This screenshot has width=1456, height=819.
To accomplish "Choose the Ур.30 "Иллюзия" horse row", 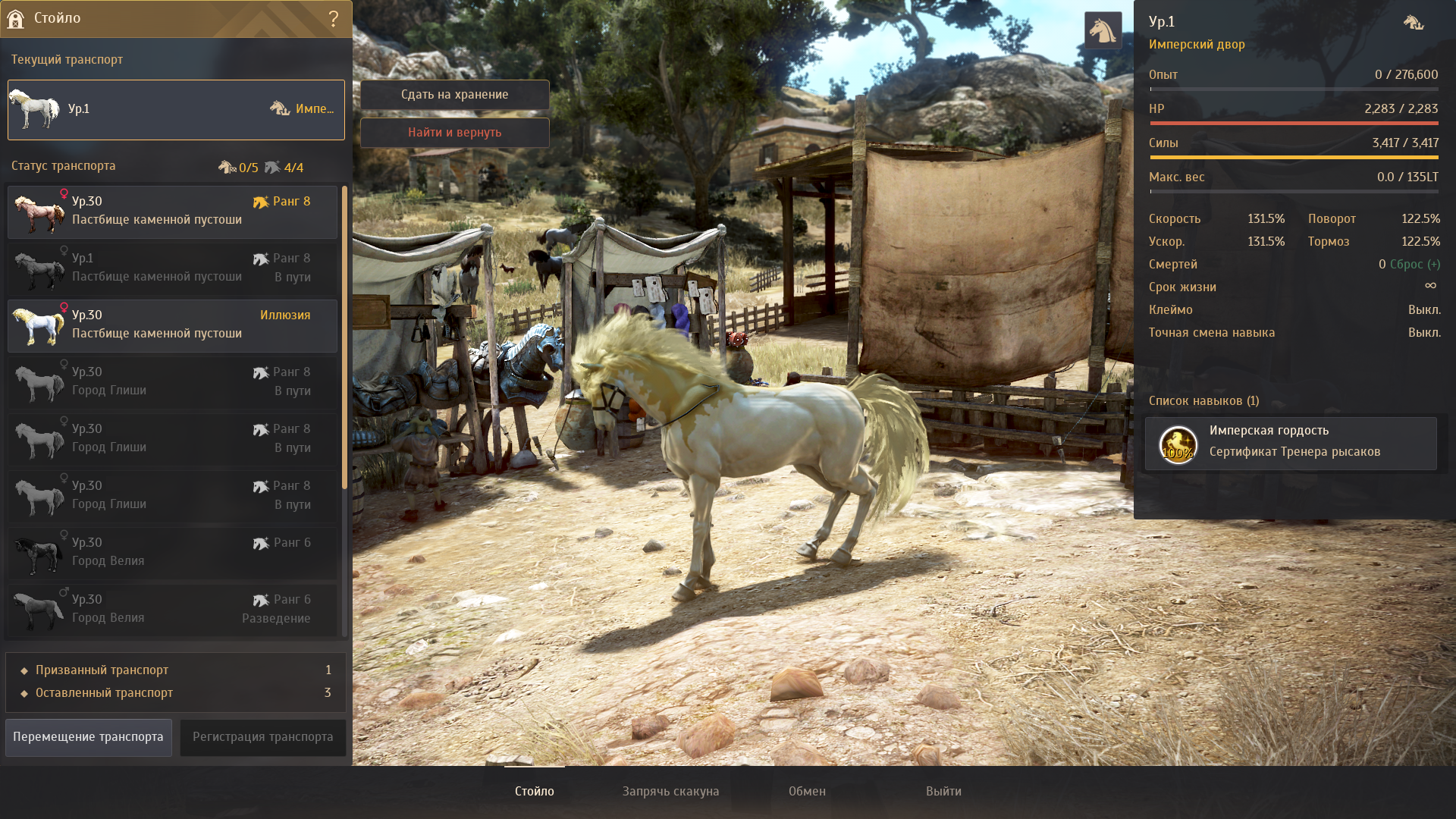I will (x=173, y=325).
